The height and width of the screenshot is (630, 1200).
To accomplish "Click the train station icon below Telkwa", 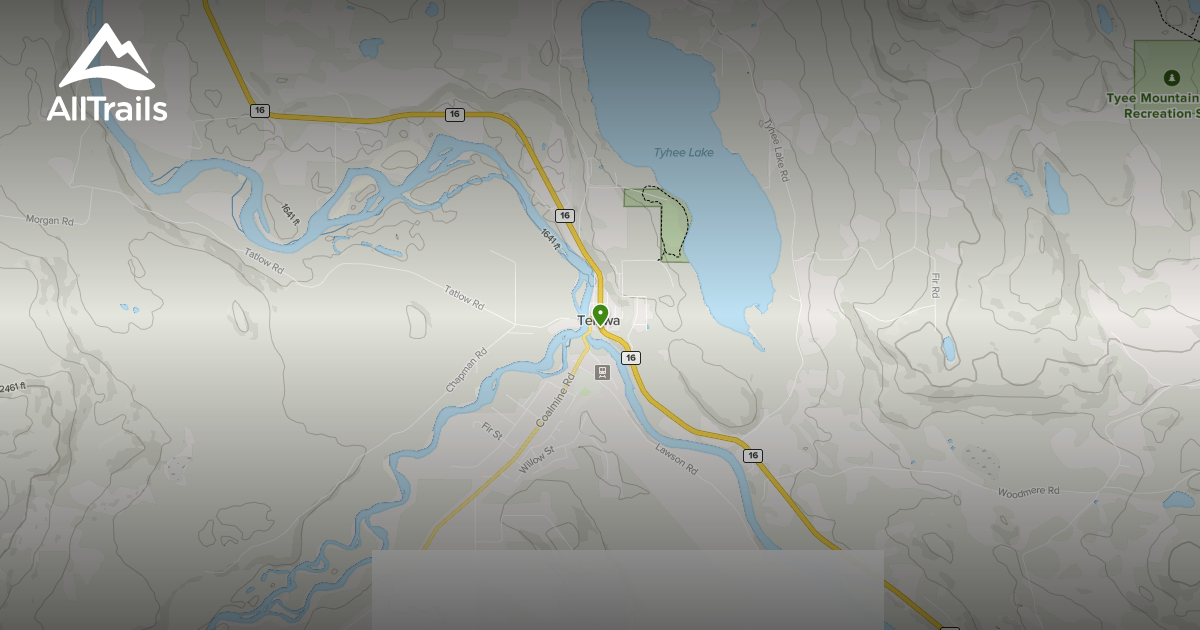I will [602, 373].
